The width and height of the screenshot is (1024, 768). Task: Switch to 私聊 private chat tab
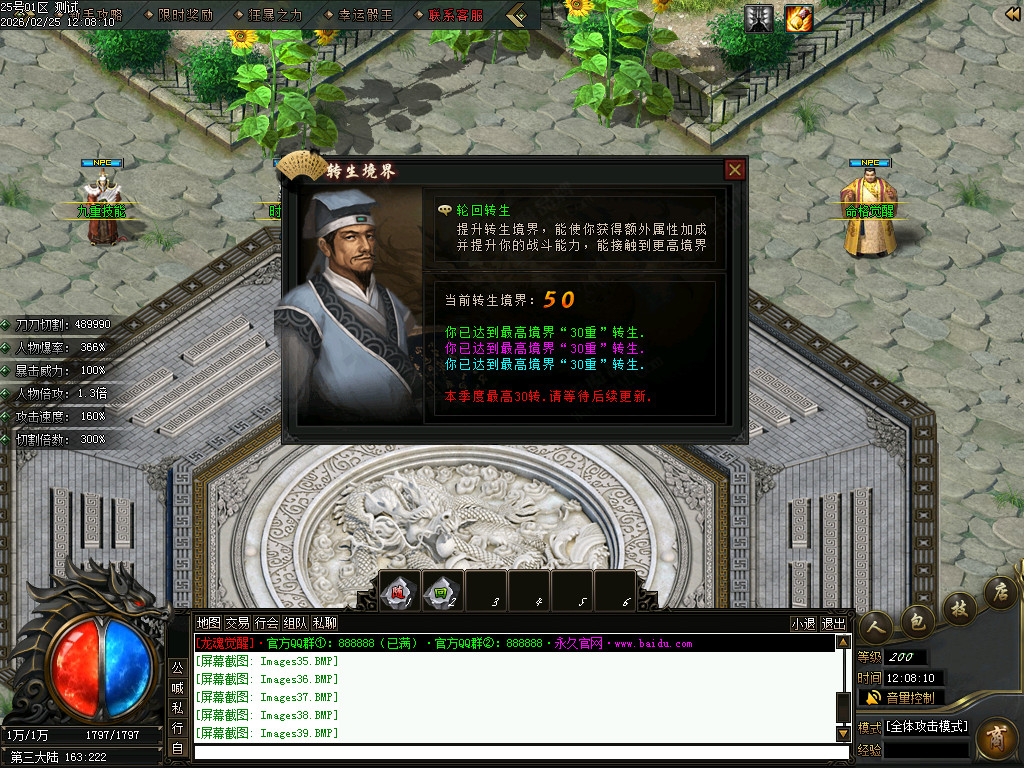coord(325,622)
